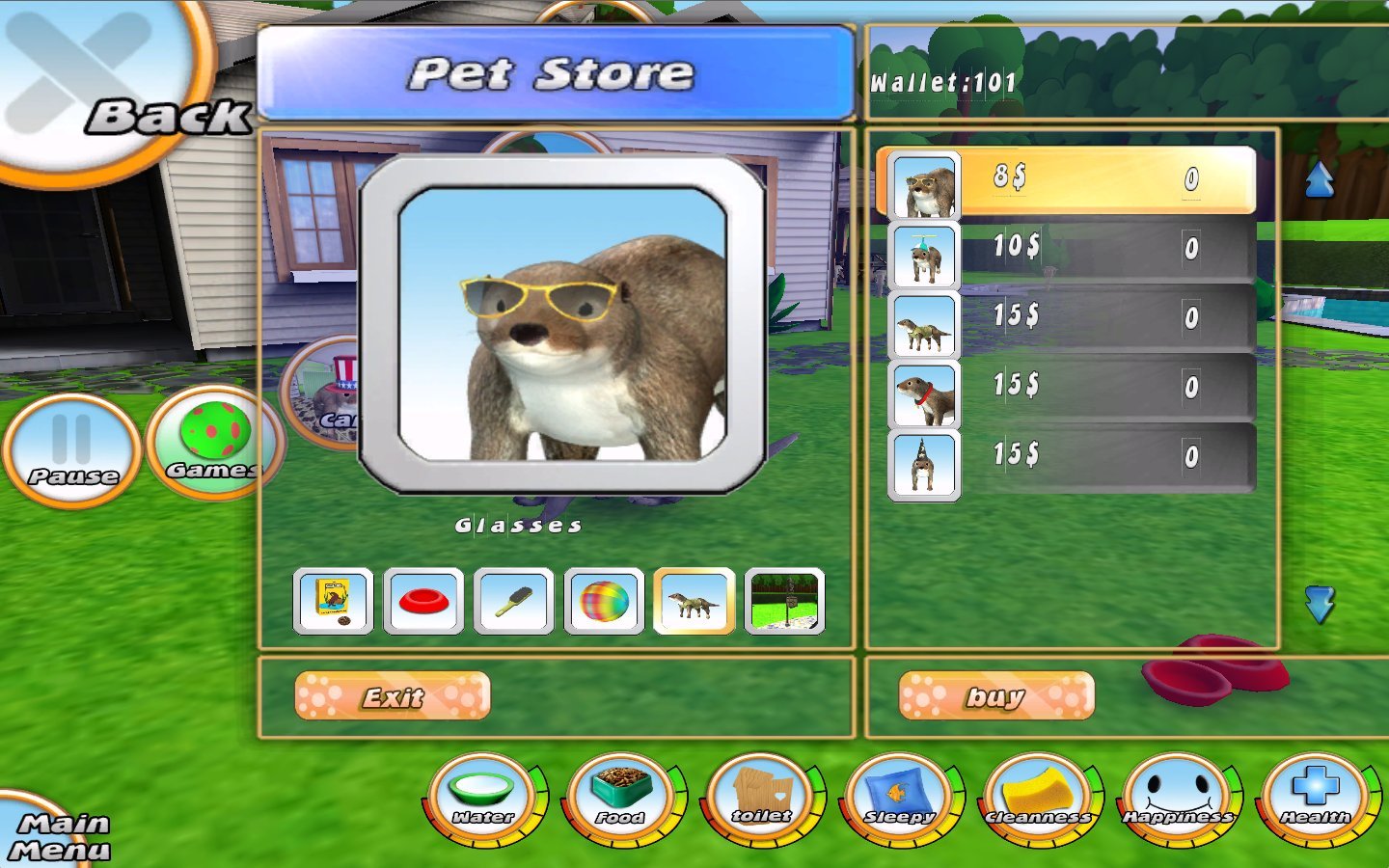Open the pet food box category
Viewport: 1389px width, 868px height.
click(x=333, y=602)
